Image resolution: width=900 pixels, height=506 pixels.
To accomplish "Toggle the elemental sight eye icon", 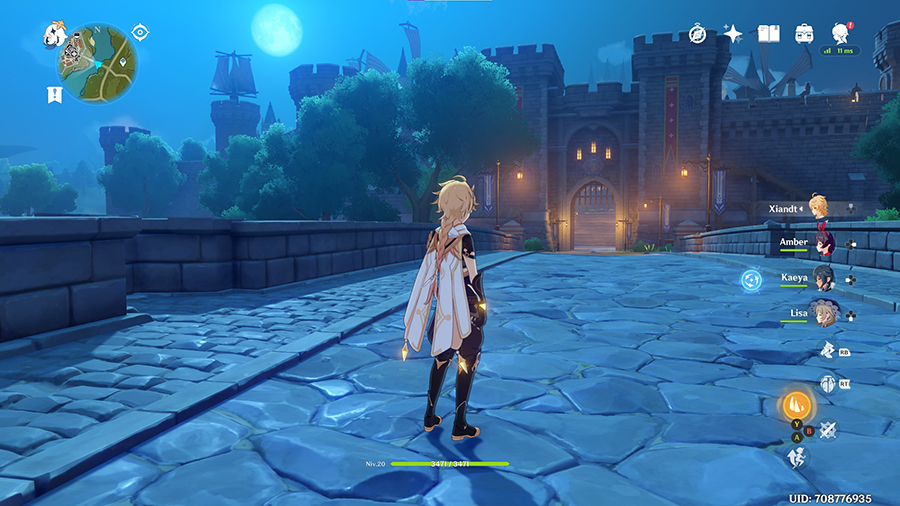I will pyautogui.click(x=140, y=32).
